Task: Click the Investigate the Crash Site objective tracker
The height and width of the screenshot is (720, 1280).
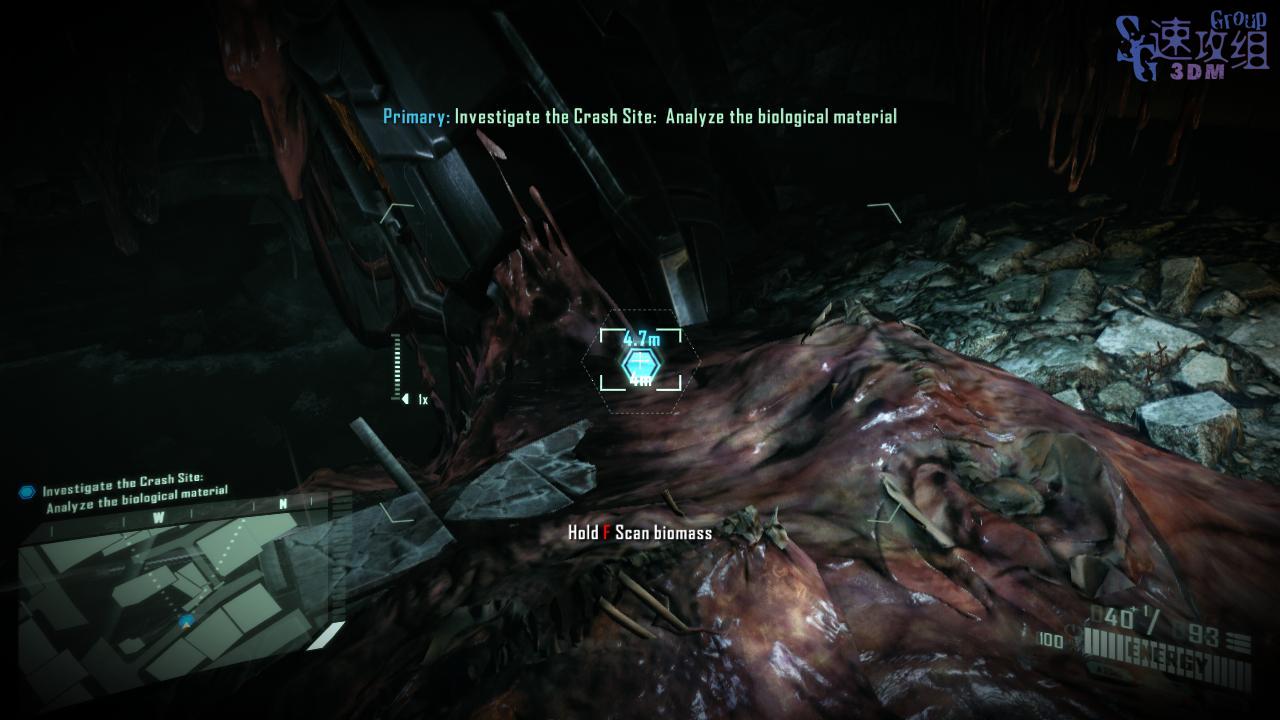Action: (x=126, y=488)
